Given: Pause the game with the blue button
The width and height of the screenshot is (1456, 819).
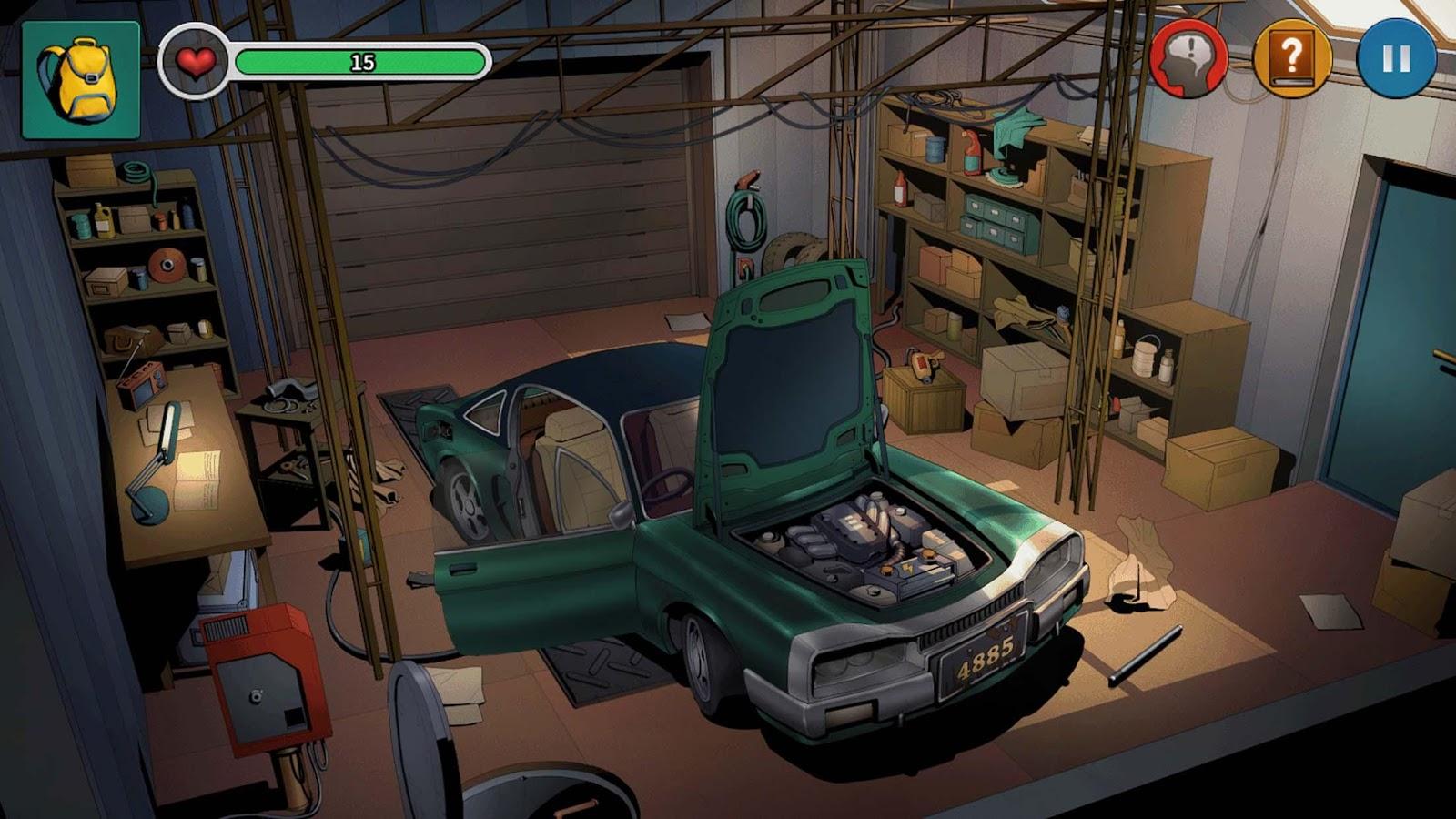Looking at the screenshot, I should pos(1396,59).
